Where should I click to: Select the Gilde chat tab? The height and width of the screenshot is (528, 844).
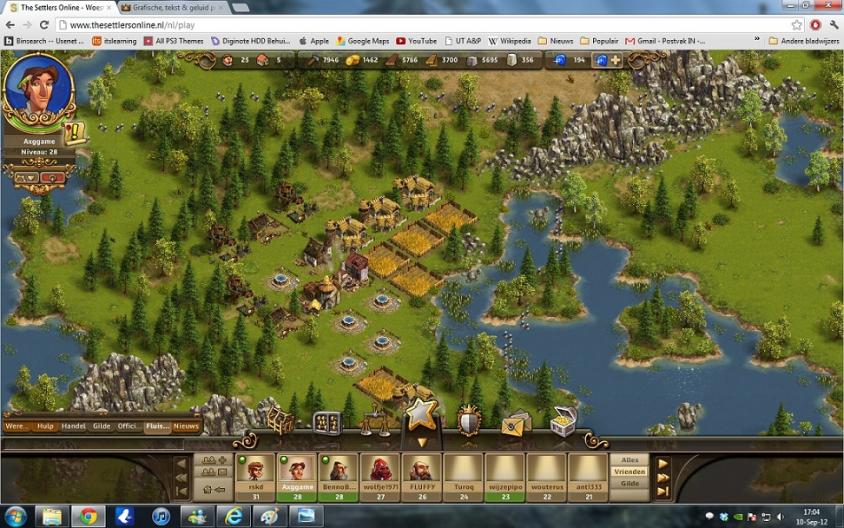point(102,426)
